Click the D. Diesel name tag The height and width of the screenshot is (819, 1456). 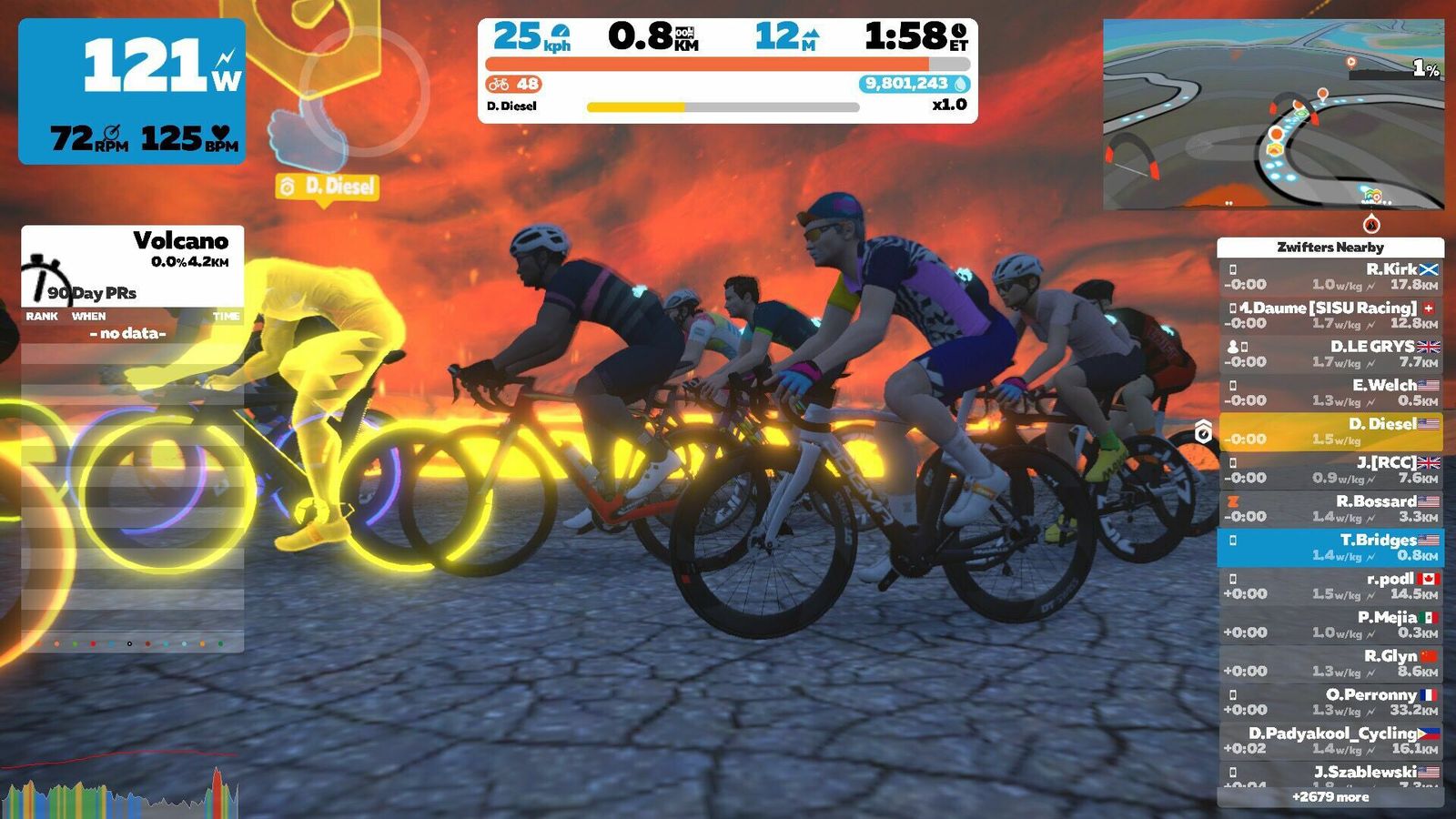point(328,187)
